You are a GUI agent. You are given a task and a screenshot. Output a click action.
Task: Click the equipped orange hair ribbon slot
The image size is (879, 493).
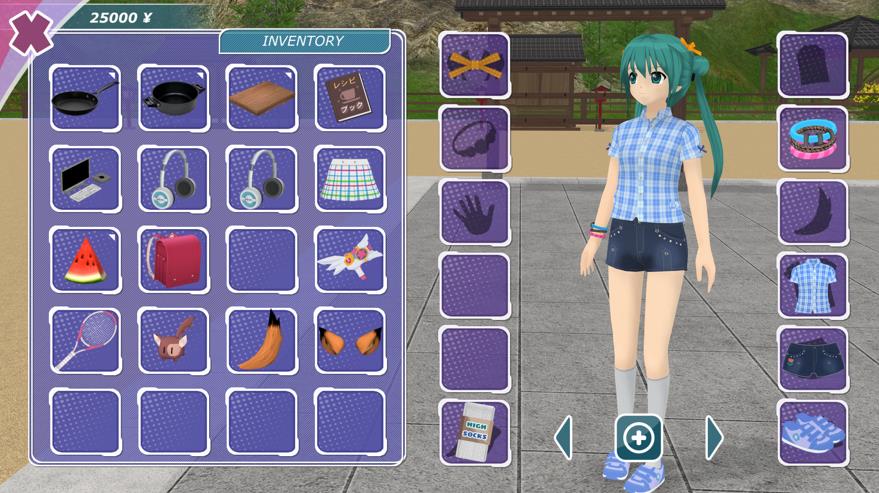pos(475,65)
